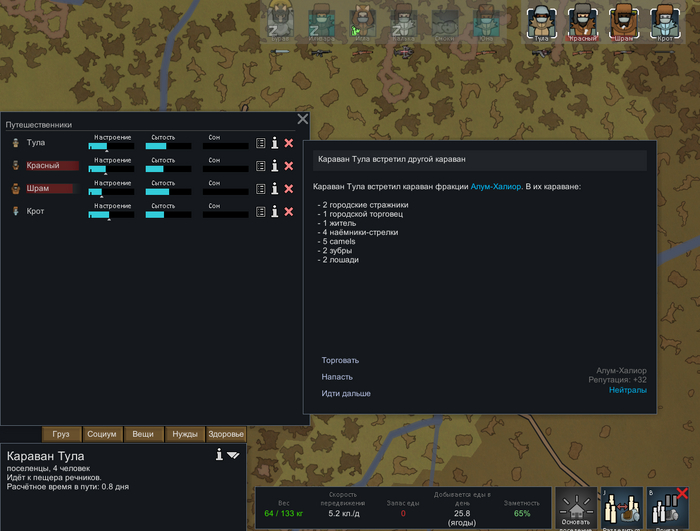The image size is (700, 531).
Task: Select Идти дальше to move on
Action: 346,394
